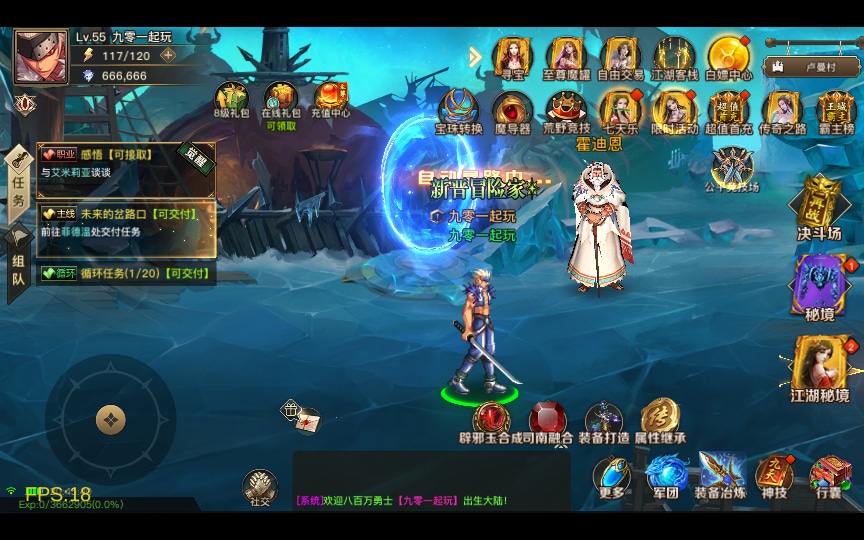Screen dimensions: 864x540
Task: Enter the 决斗场 duel arena
Action: point(819,207)
